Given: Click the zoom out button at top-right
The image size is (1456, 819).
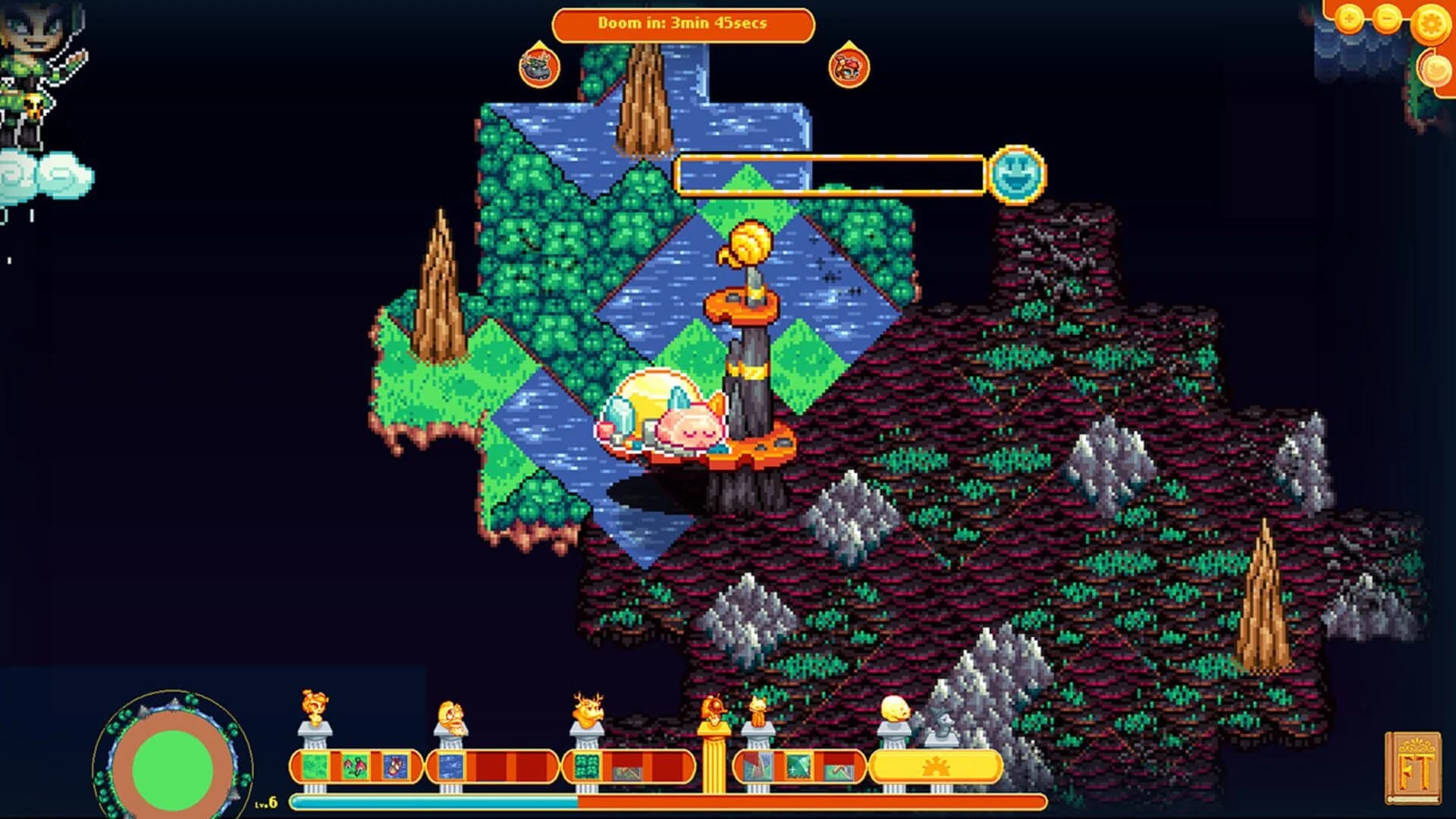Looking at the screenshot, I should 1387,17.
